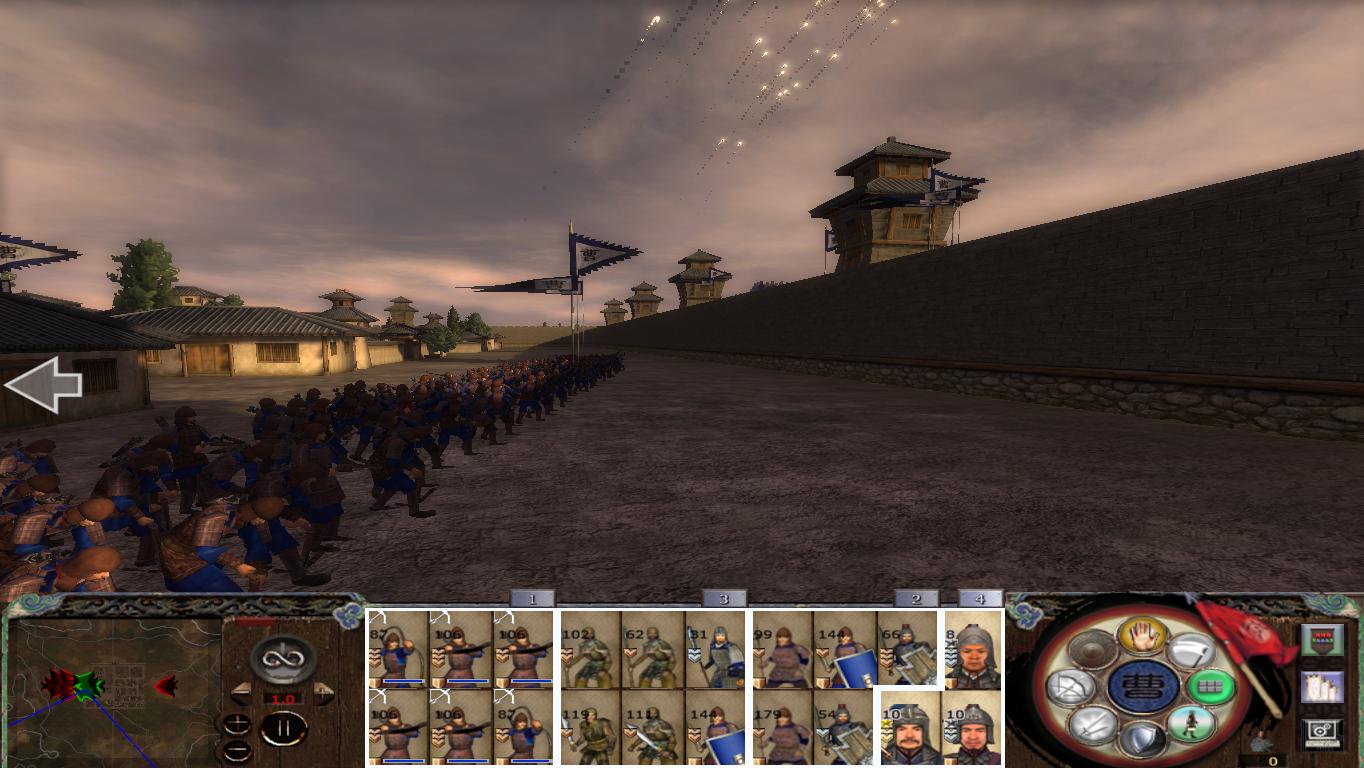Open camera options in the bottom-right panel
This screenshot has height=768, width=1364.
tap(1321, 734)
